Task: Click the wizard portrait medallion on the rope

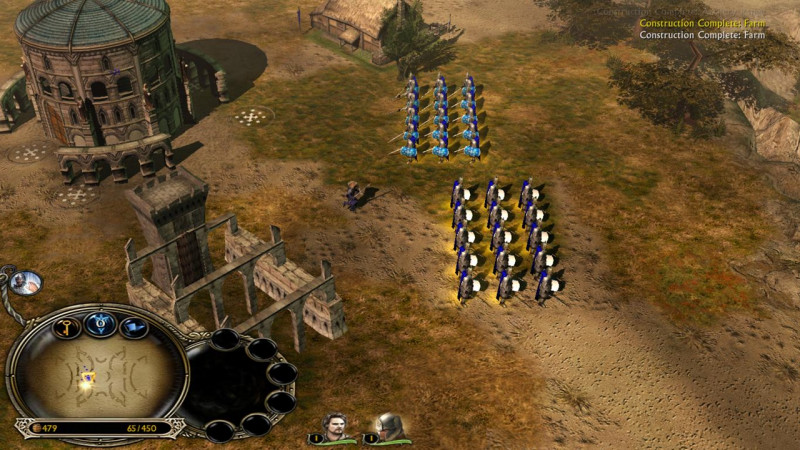Action: tap(29, 283)
